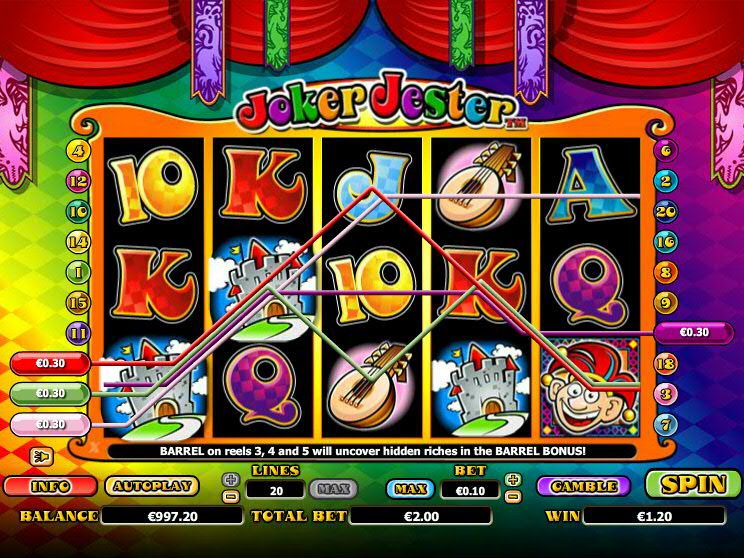Raise the bet amount with plus
744x558 pixels.
[x=513, y=480]
